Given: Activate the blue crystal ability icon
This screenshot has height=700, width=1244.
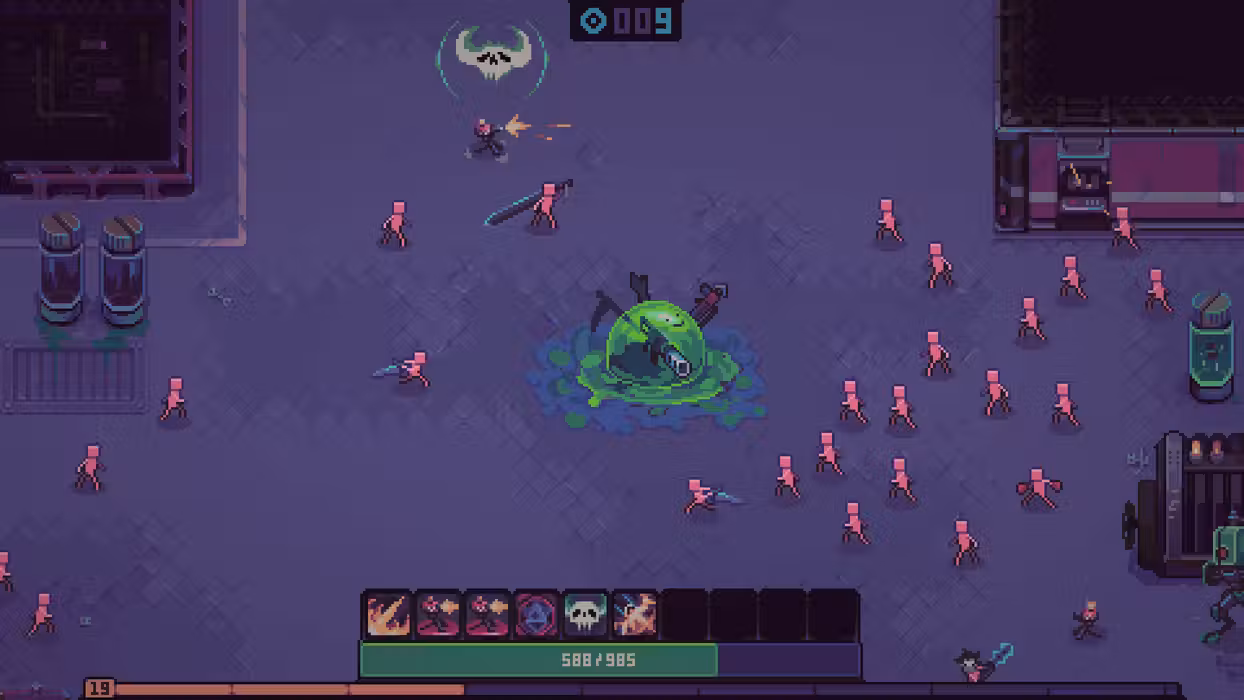Looking at the screenshot, I should pos(536,614).
